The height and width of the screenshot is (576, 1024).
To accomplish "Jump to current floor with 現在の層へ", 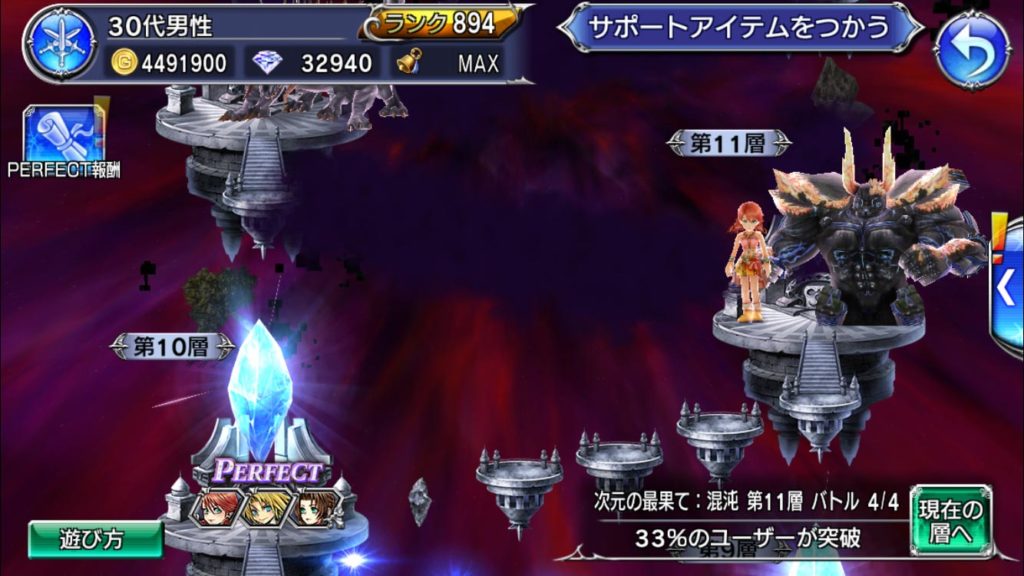I will tap(951, 521).
